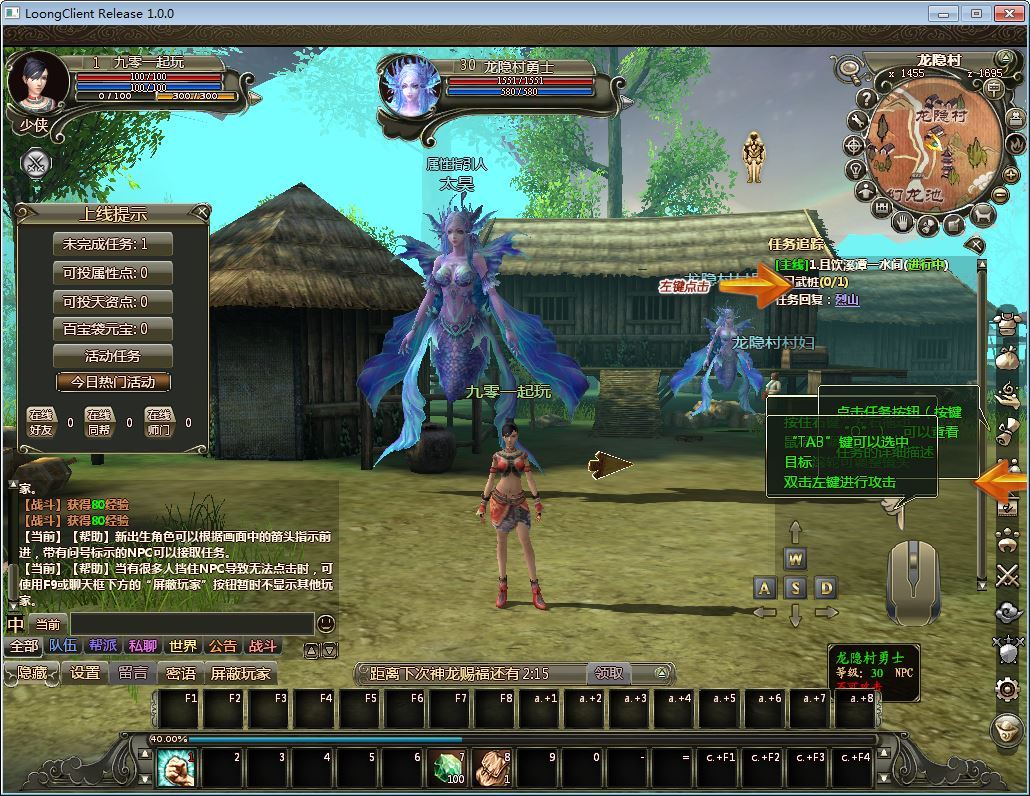The height and width of the screenshot is (796, 1030).
Task: Open the 未完成任务 unfinished quests button
Action: pyautogui.click(x=112, y=244)
